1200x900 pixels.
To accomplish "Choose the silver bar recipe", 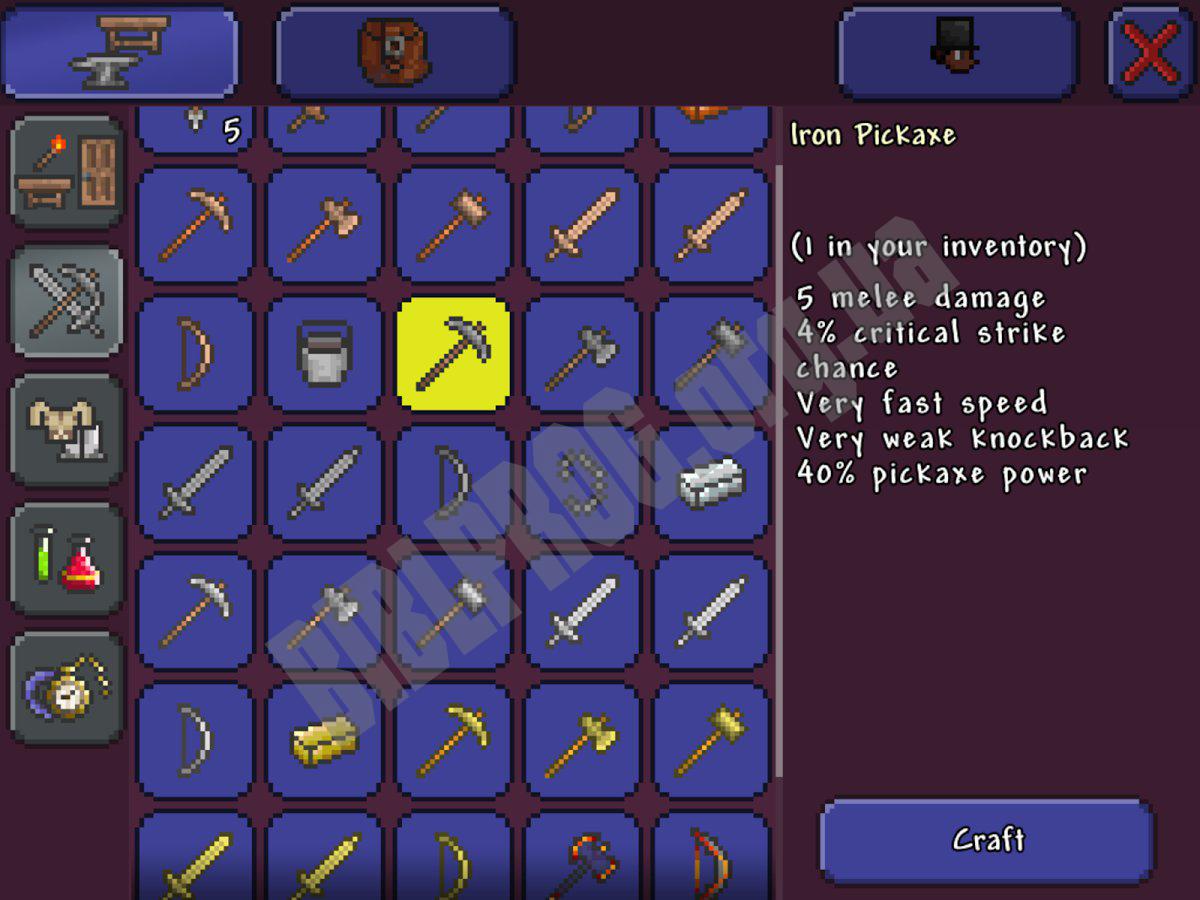I will coord(712,483).
